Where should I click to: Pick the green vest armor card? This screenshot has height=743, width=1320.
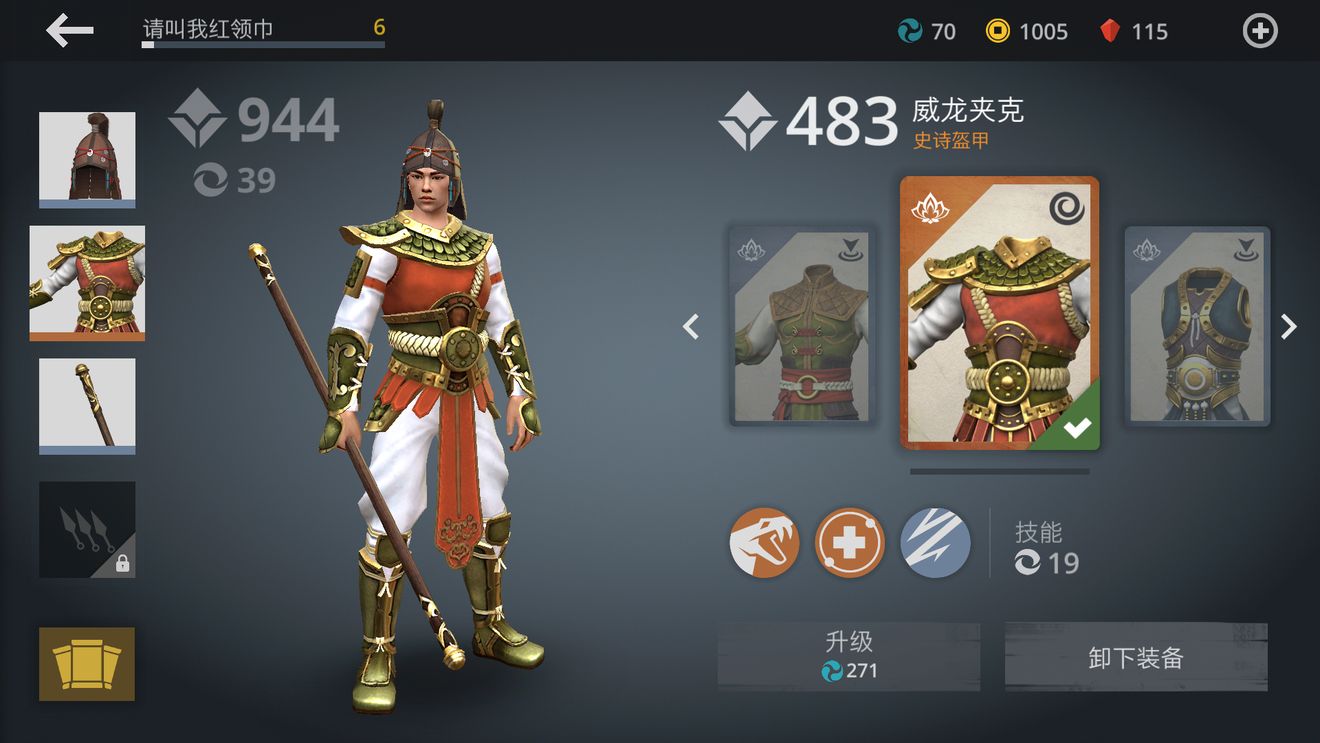point(802,326)
